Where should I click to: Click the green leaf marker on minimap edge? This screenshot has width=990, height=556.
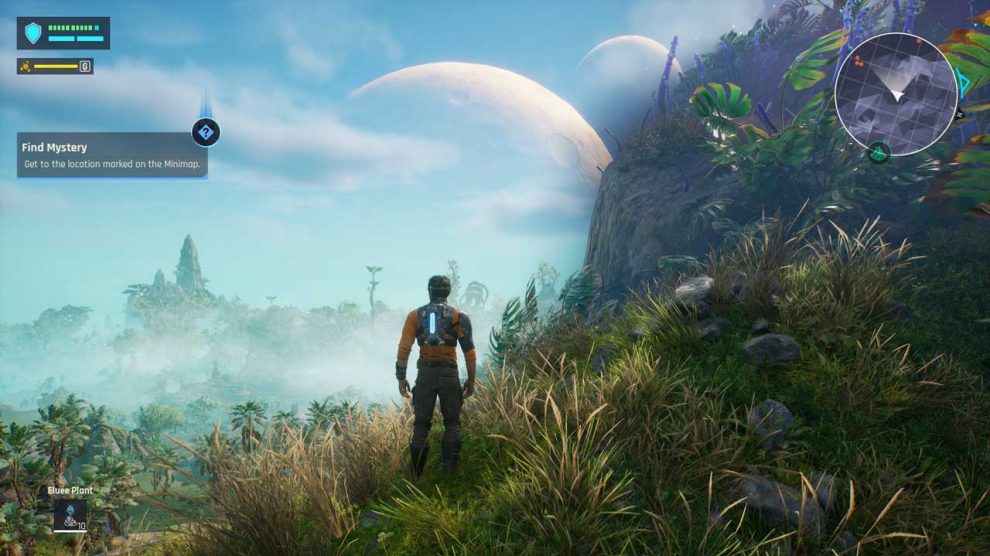point(879,153)
